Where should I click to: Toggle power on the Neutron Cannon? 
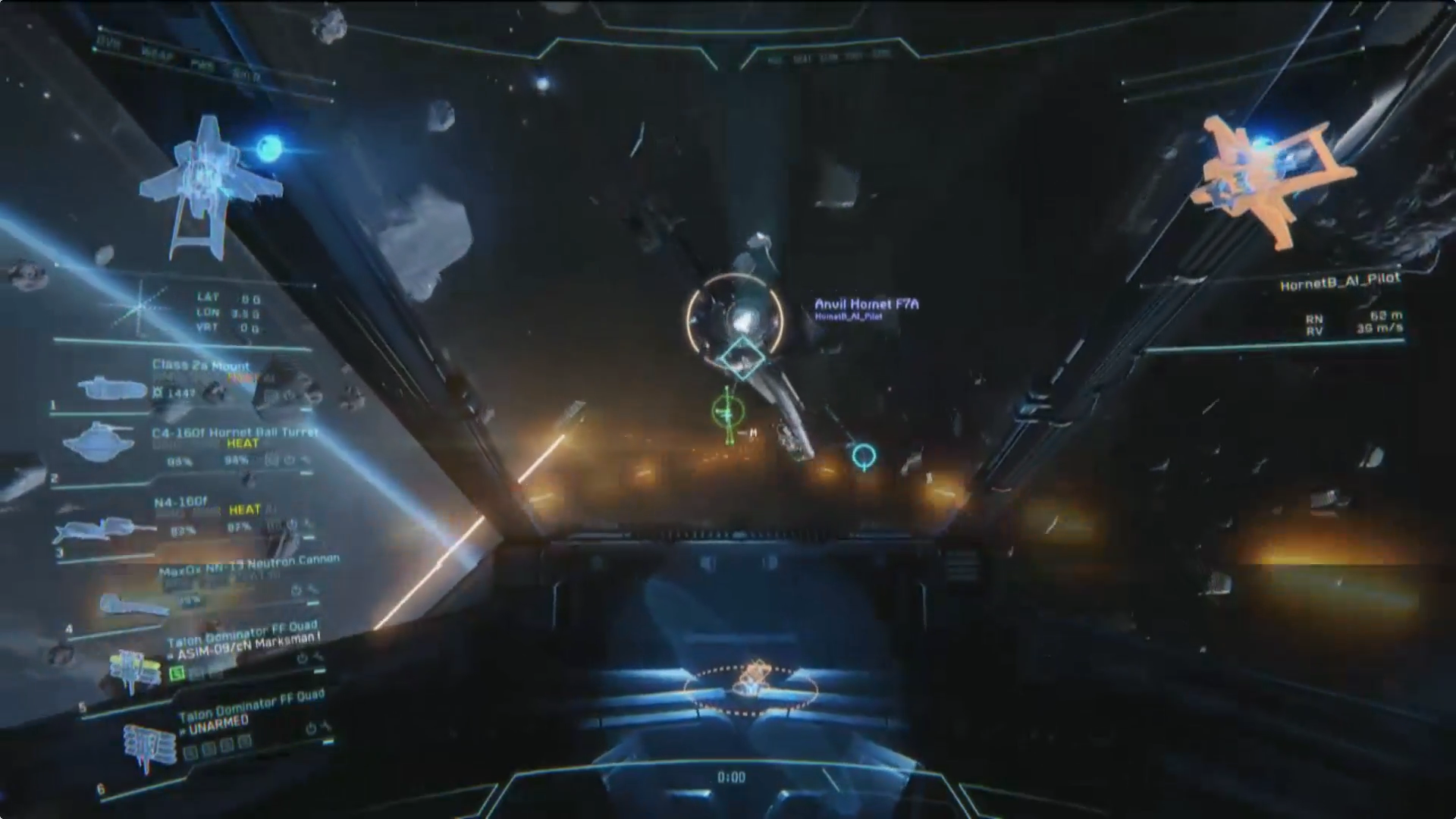tap(297, 590)
